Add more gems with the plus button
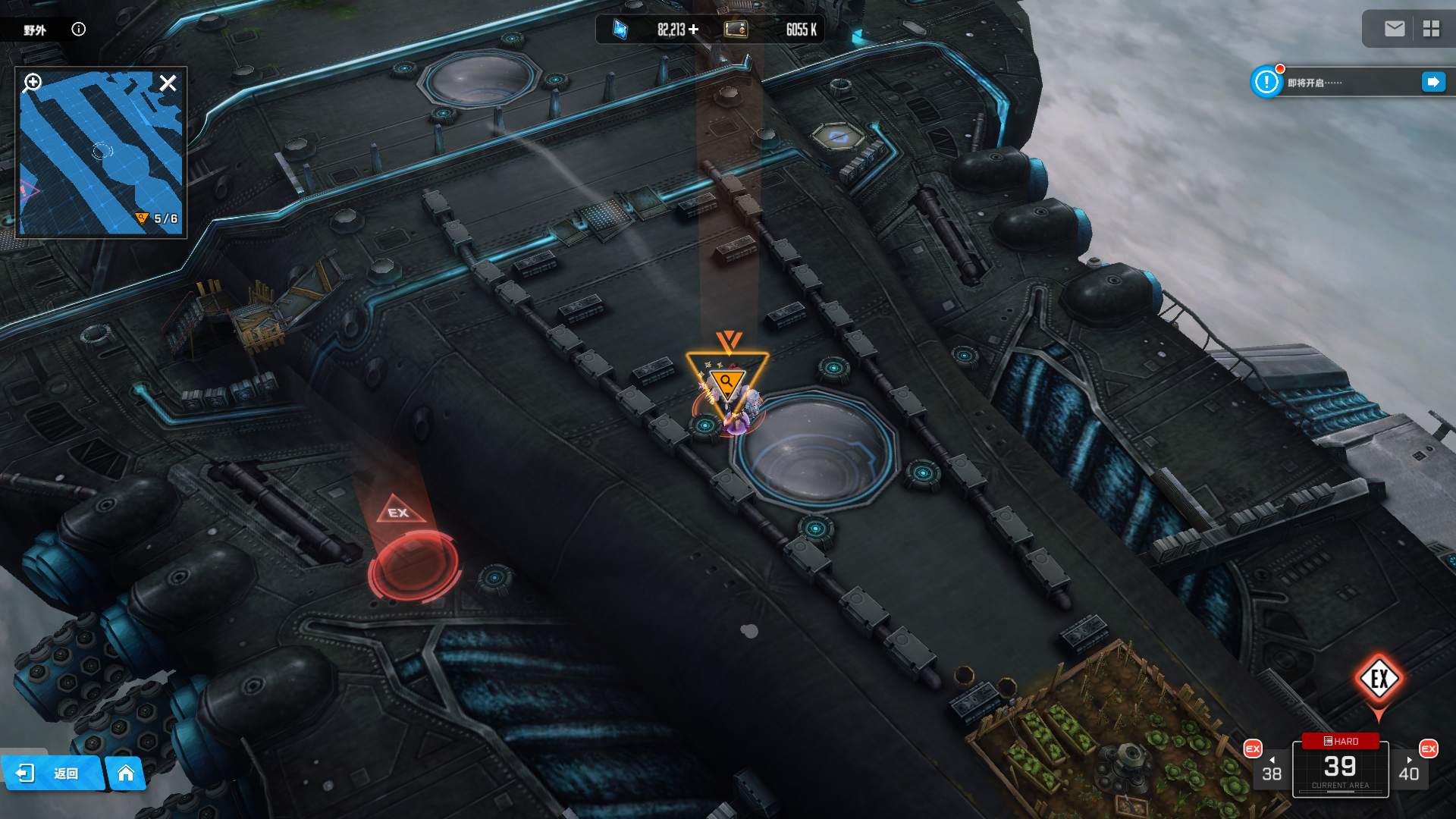Viewport: 1456px width, 819px height. [x=694, y=30]
